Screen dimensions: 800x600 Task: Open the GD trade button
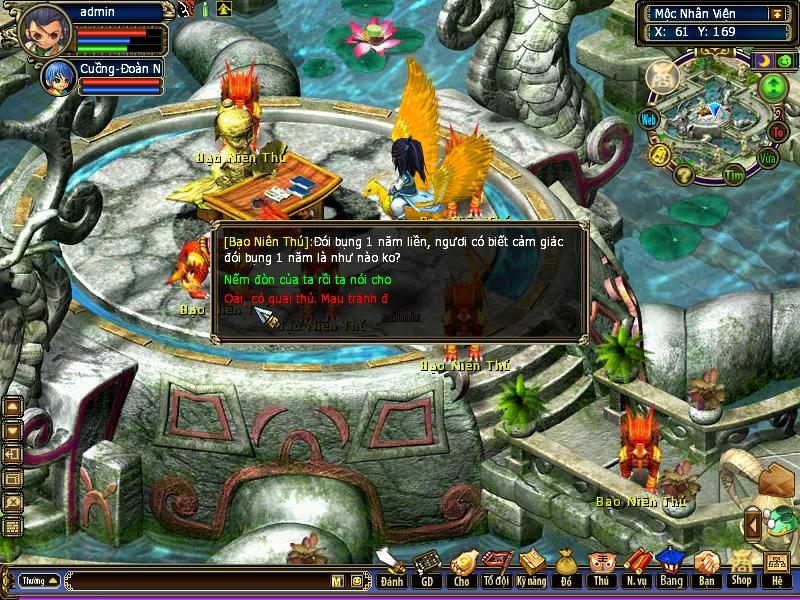coord(427,570)
